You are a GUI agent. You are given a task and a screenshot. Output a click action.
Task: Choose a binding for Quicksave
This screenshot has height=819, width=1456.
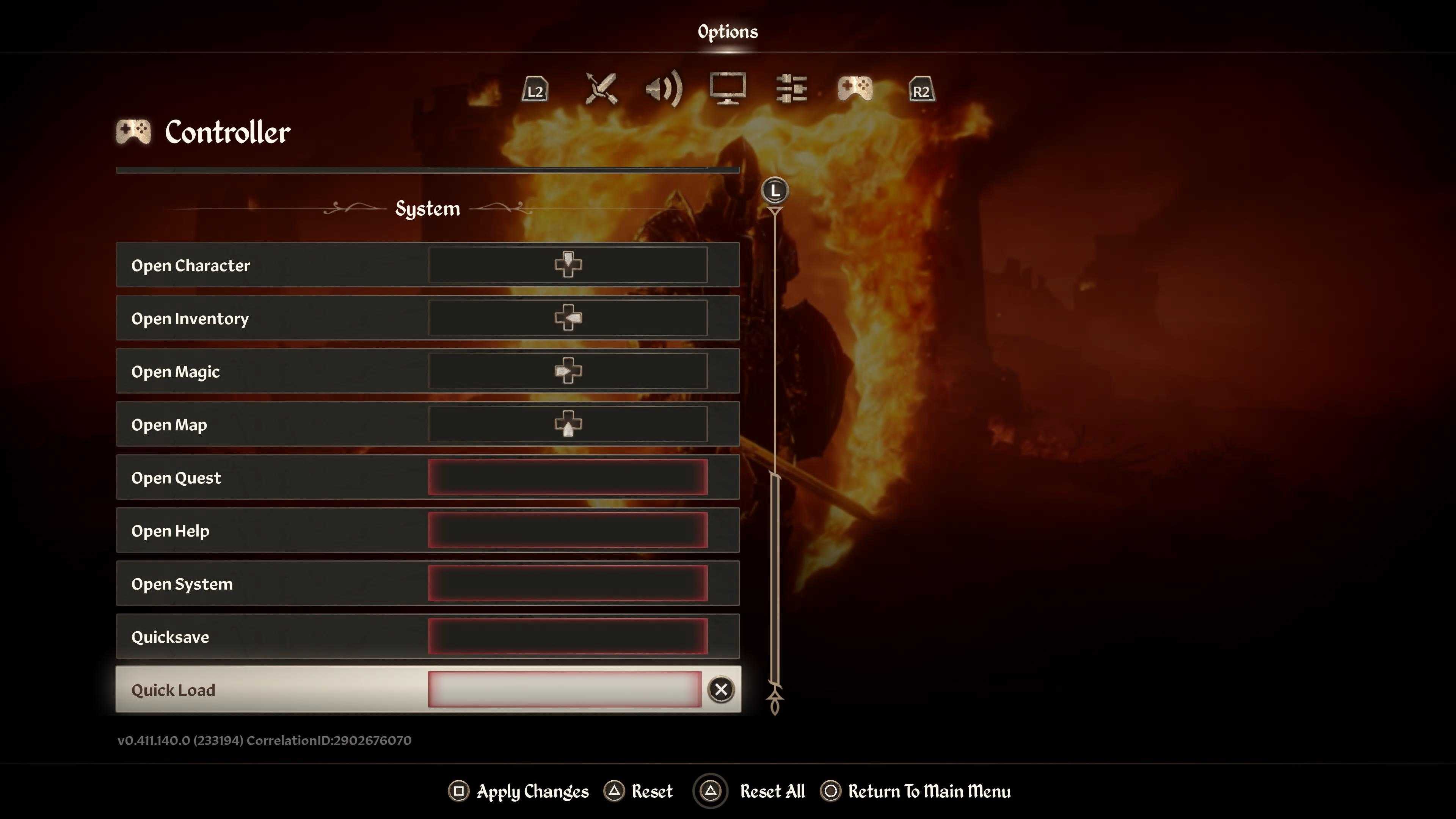click(568, 637)
